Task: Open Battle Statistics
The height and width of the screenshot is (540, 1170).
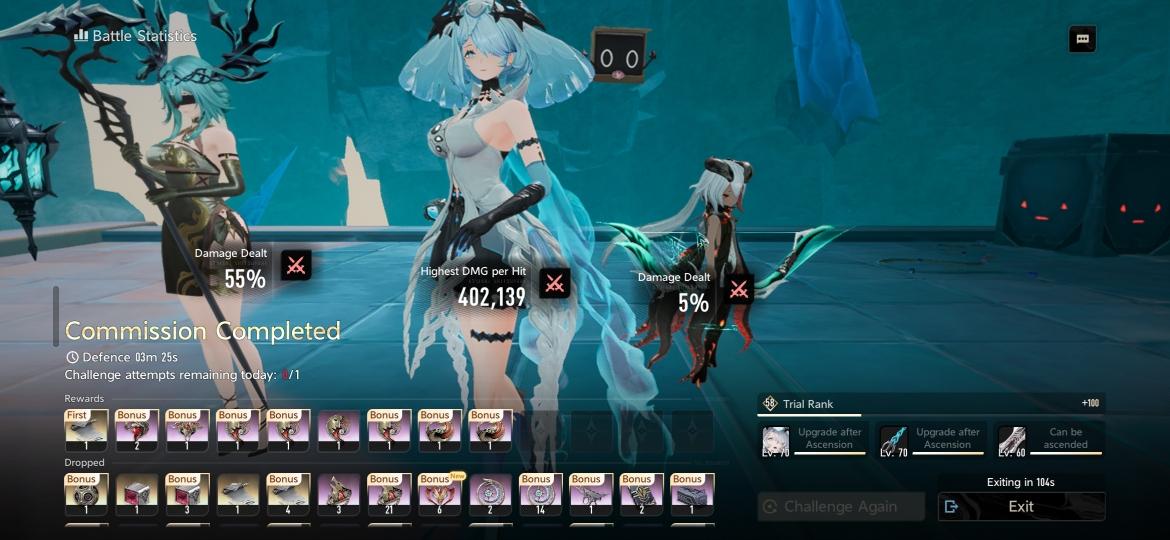Action: pyautogui.click(x=135, y=36)
